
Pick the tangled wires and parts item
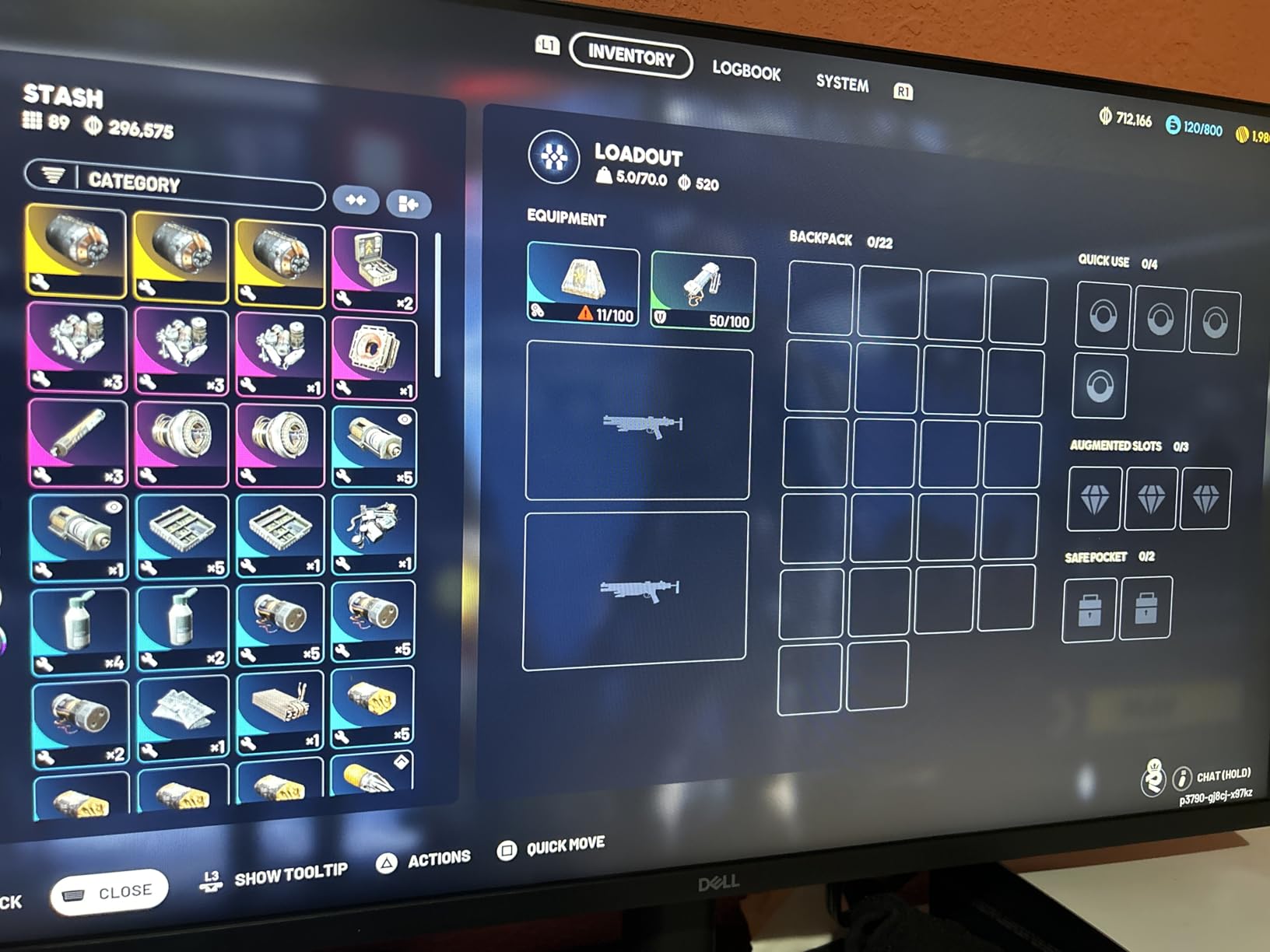374,534
